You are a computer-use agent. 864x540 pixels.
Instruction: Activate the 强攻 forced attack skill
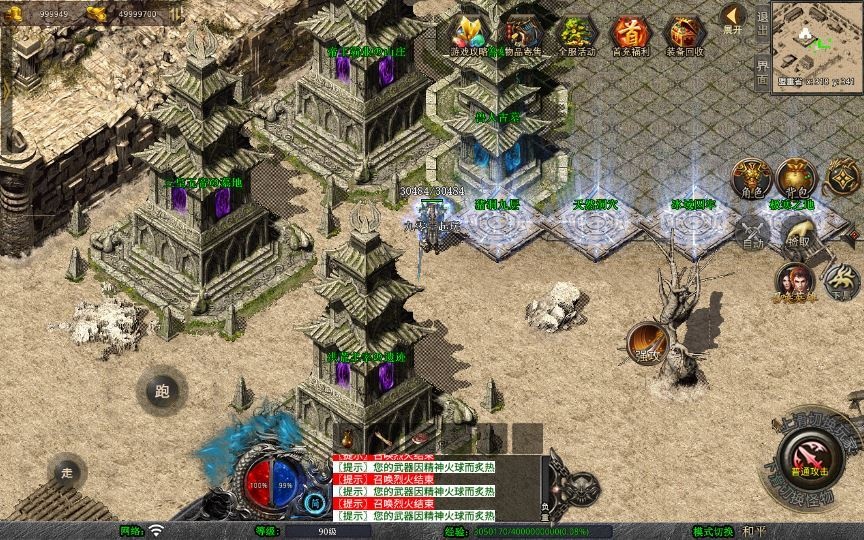(x=647, y=343)
